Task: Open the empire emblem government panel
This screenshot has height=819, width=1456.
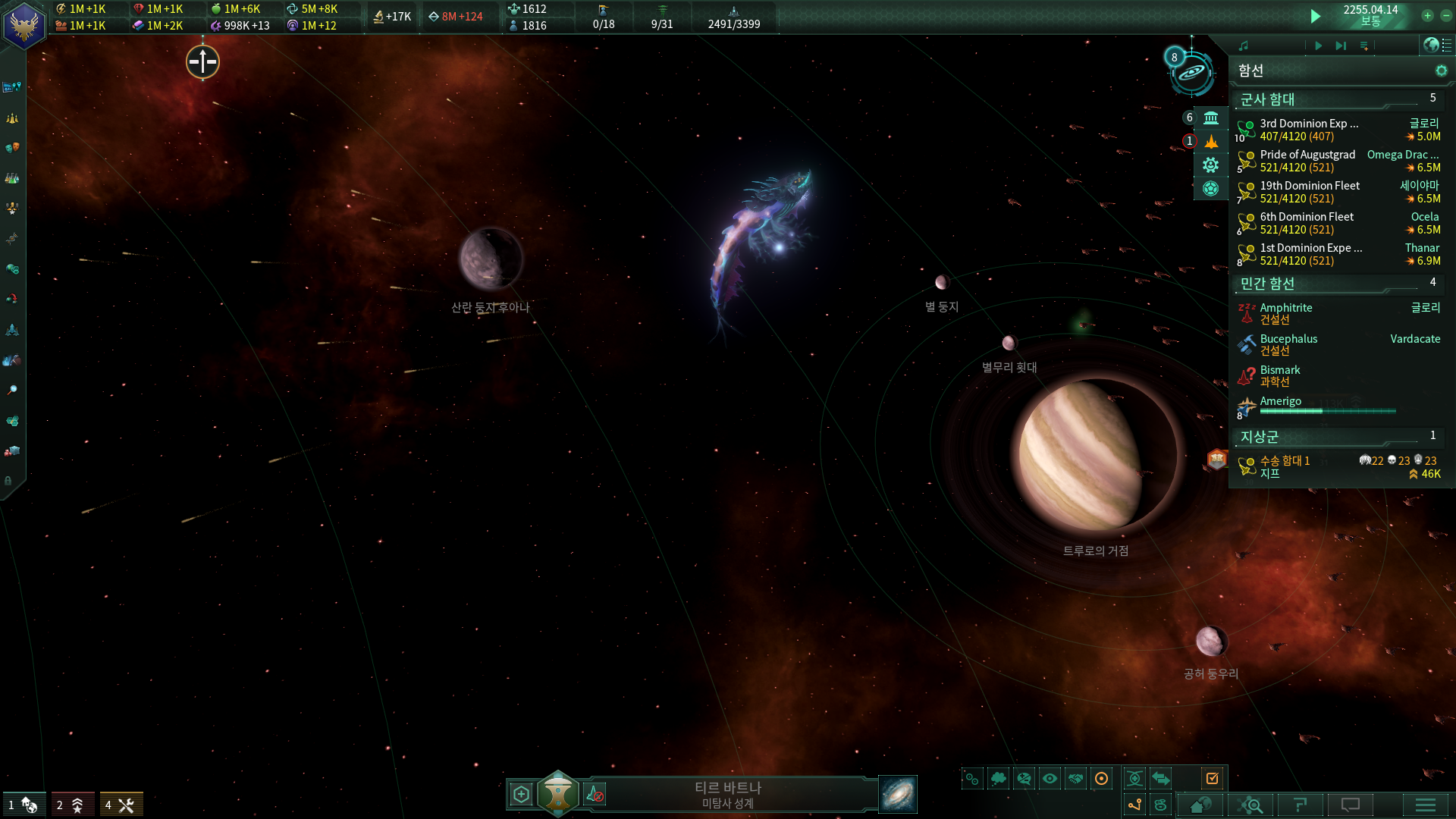Action: (x=24, y=25)
